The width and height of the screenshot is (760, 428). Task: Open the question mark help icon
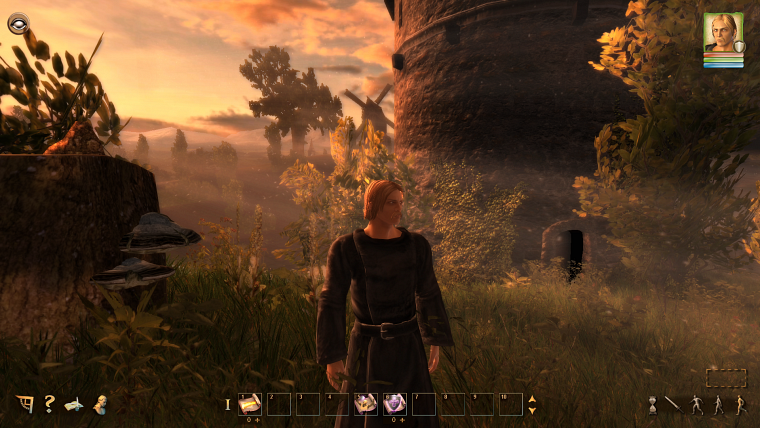coord(49,404)
